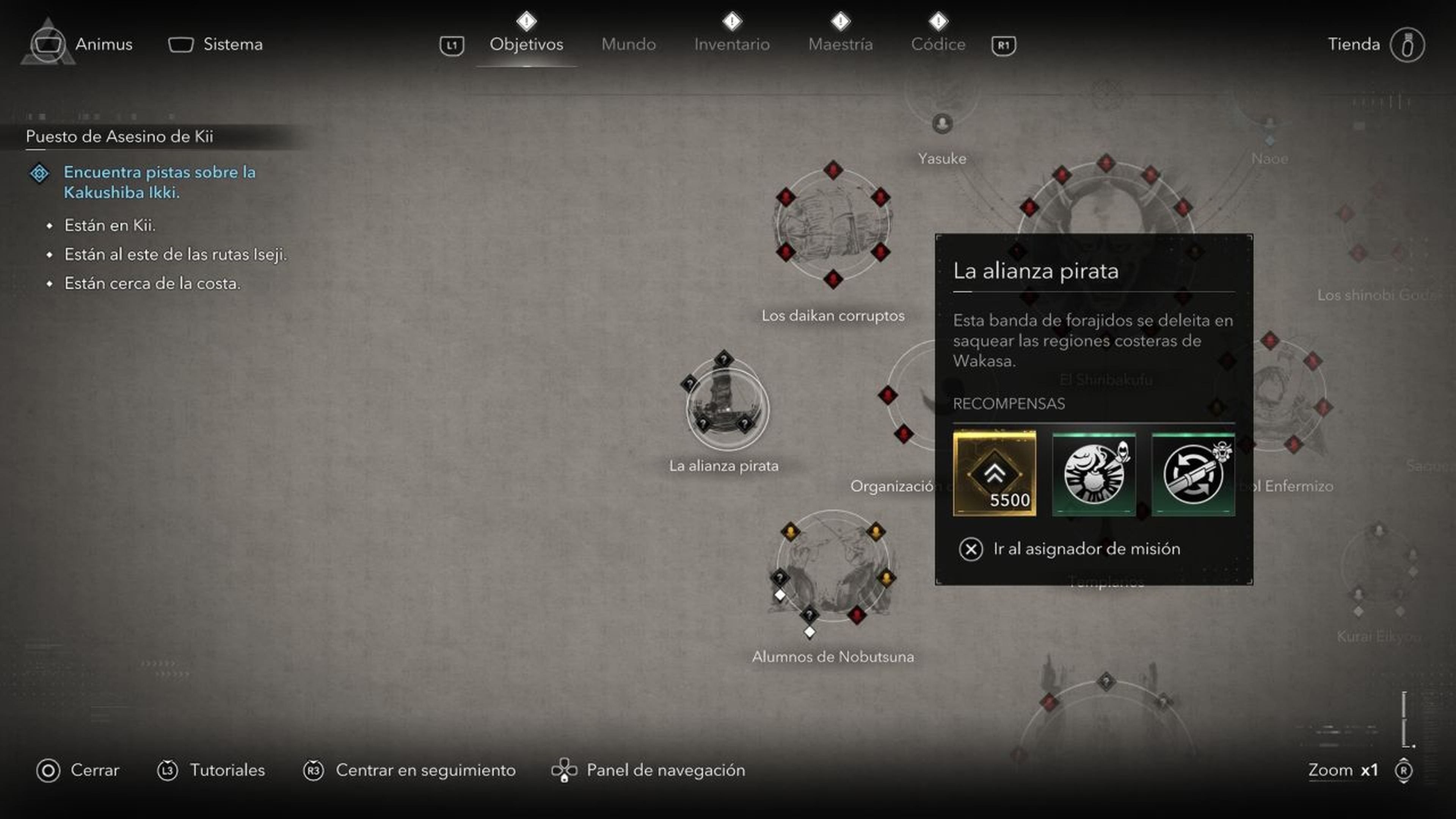Switch to the Mundo tab
Viewport: 1456px width, 819px height.
click(629, 44)
